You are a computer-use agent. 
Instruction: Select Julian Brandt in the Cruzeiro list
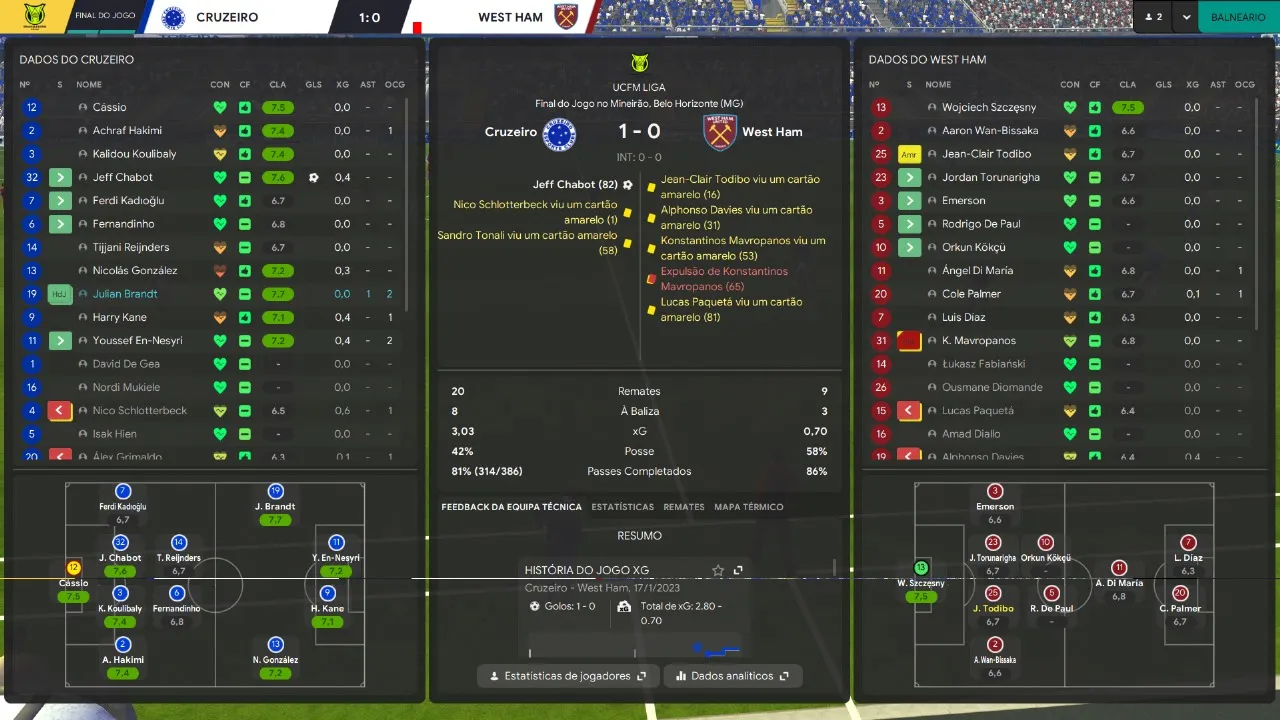pyautogui.click(x=125, y=294)
